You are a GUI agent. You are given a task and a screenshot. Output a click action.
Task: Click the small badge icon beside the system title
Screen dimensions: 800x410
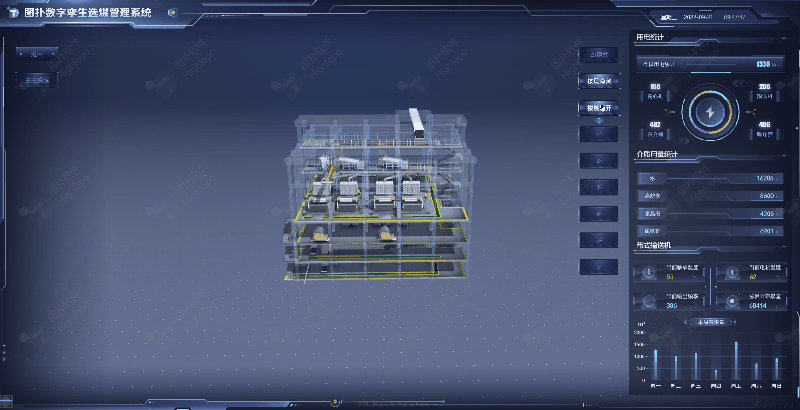tap(172, 13)
